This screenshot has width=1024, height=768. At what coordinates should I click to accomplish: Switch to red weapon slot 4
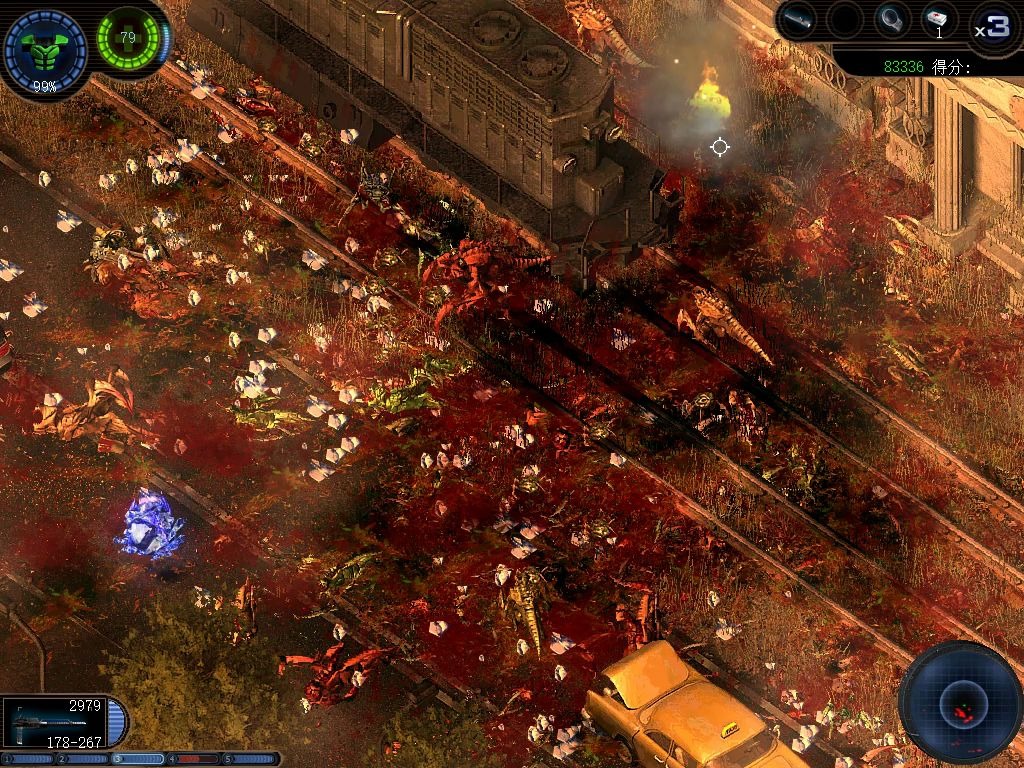[195, 759]
